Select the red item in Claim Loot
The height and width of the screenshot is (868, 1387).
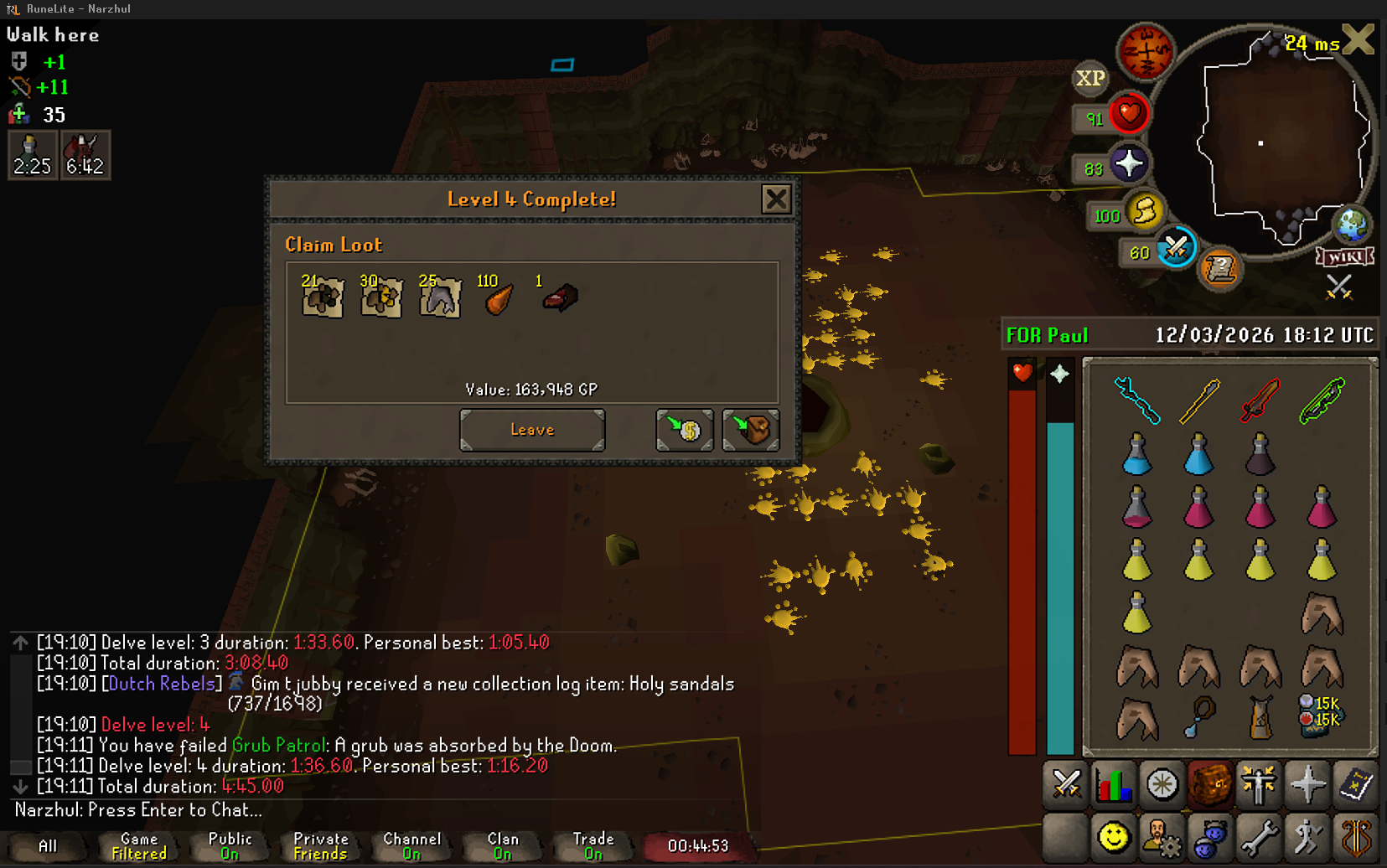point(560,297)
